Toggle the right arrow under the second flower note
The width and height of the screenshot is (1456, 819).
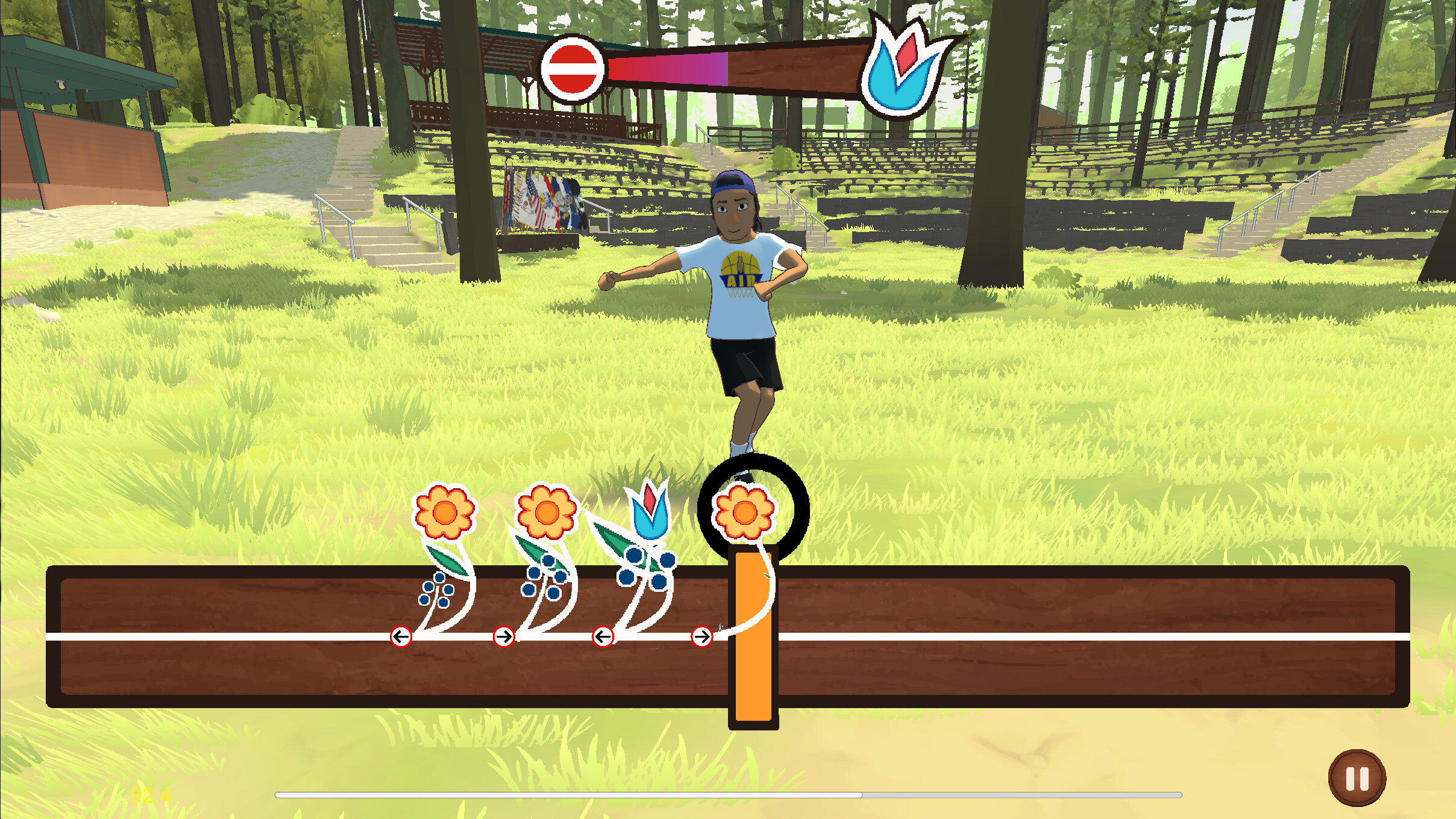pos(505,636)
